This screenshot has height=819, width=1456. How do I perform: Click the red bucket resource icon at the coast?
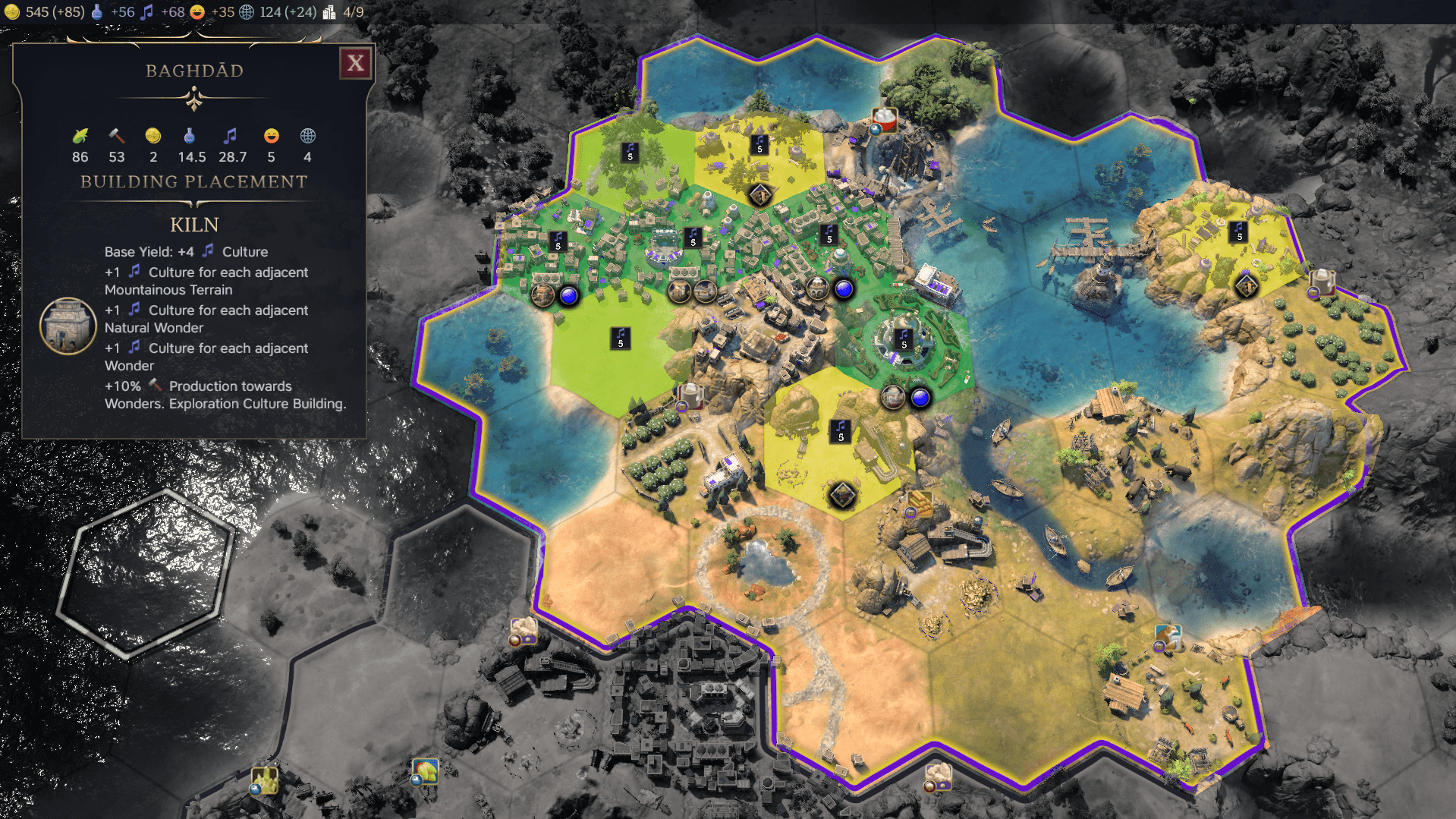[x=885, y=119]
